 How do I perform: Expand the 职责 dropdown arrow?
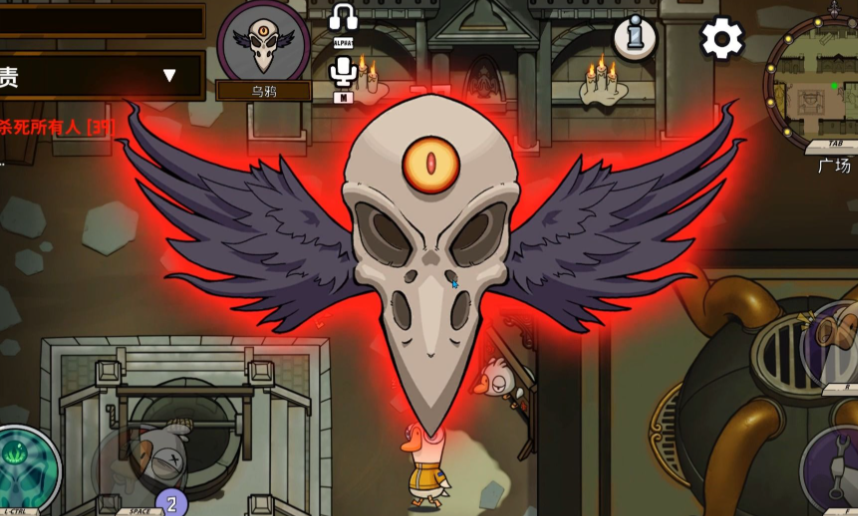tap(169, 75)
